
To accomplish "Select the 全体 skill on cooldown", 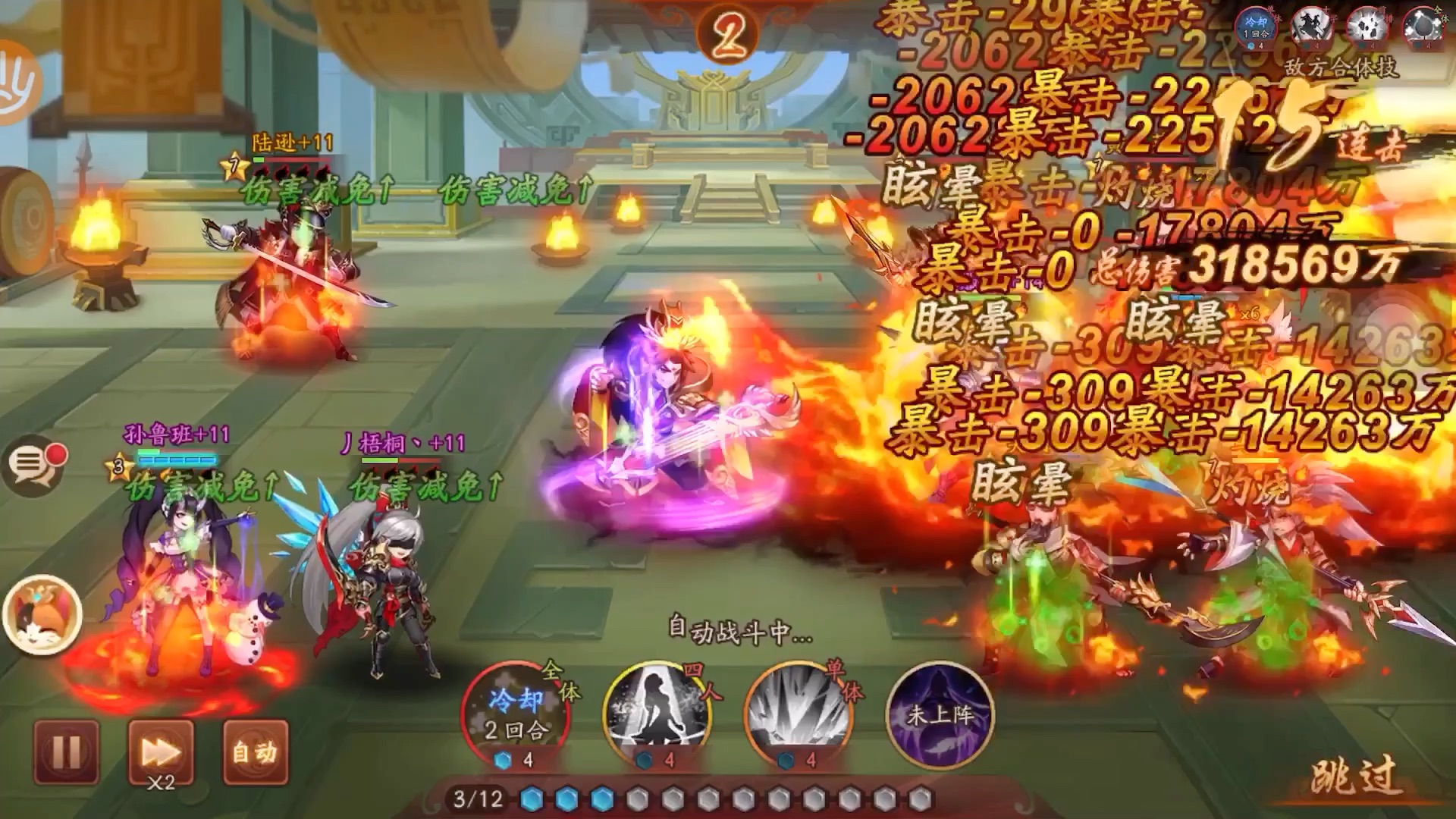I will click(x=516, y=714).
